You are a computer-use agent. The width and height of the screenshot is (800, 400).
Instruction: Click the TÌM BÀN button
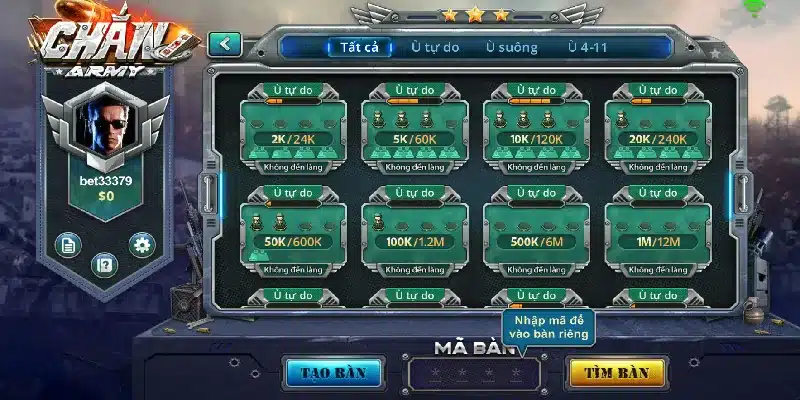pos(616,373)
